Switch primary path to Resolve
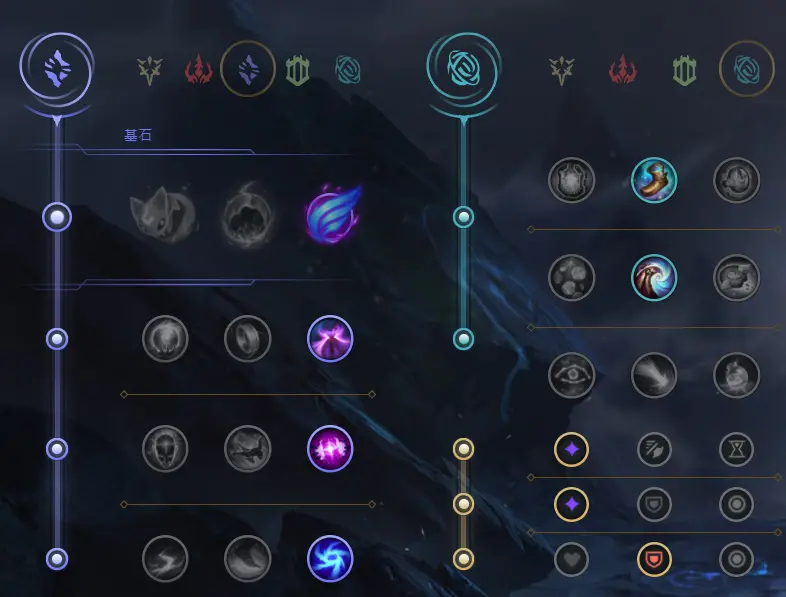The height and width of the screenshot is (597, 786). (297, 70)
